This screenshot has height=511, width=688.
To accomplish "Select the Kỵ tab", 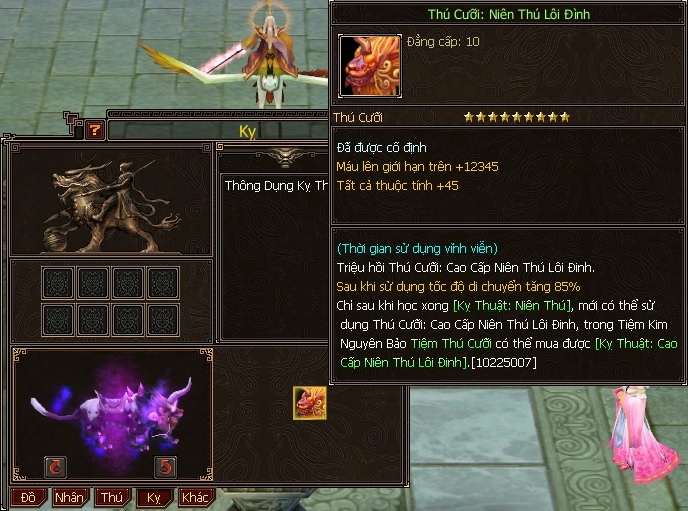I will [x=153, y=497].
